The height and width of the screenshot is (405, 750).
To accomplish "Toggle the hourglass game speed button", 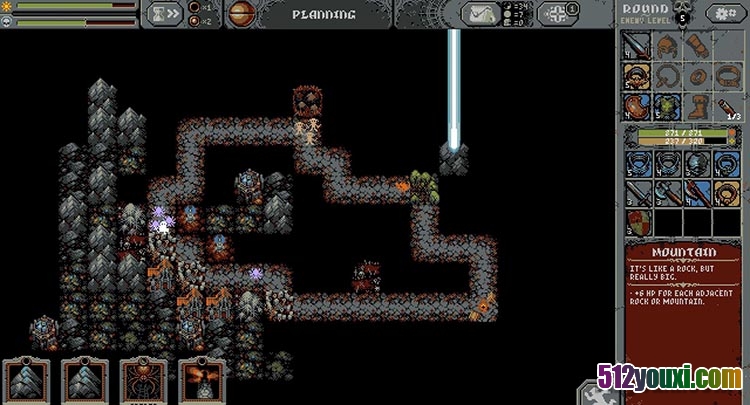I will pyautogui.click(x=164, y=14).
